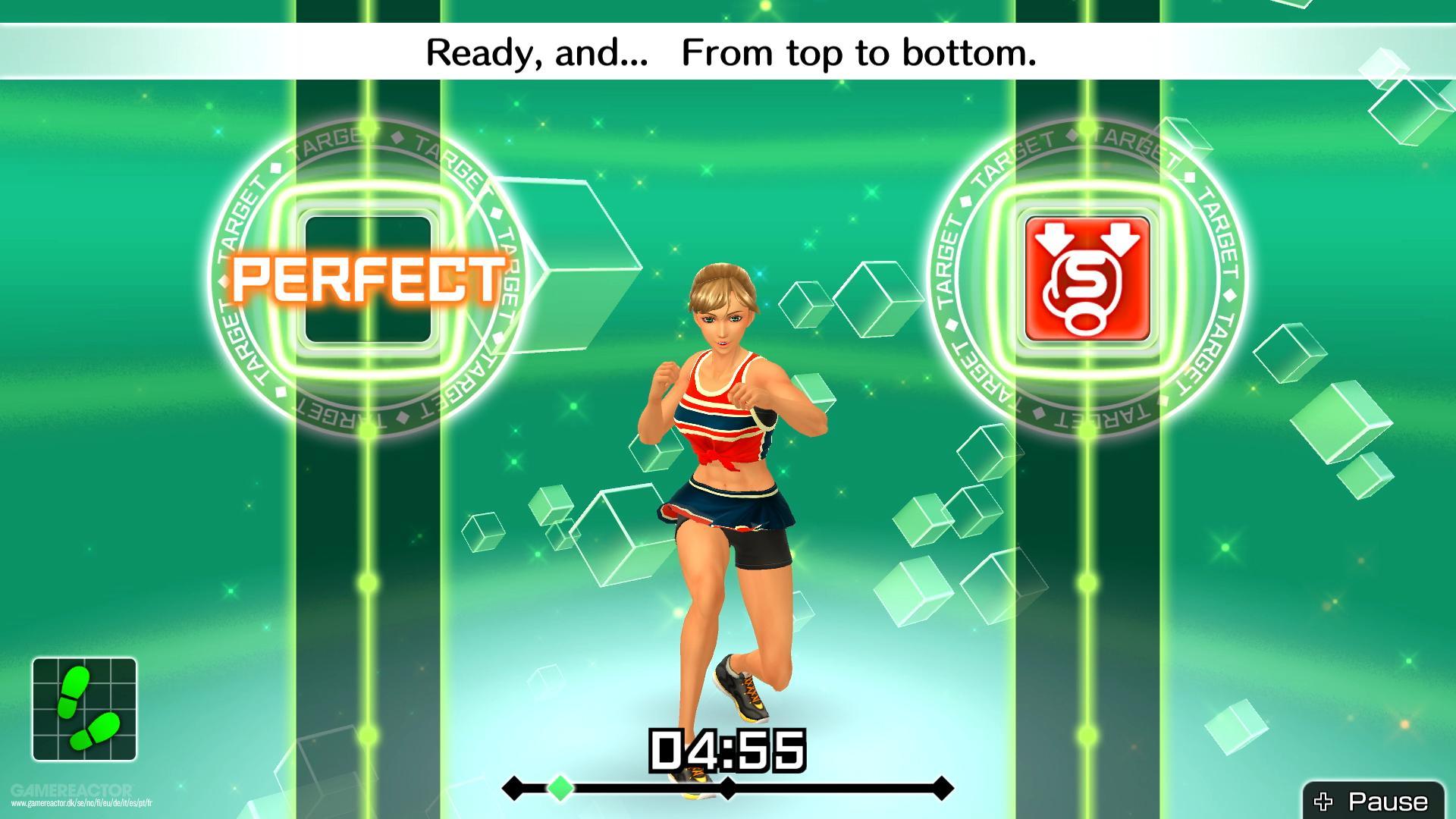Click the 'From top to bottom' instruction banner

pyautogui.click(x=728, y=52)
